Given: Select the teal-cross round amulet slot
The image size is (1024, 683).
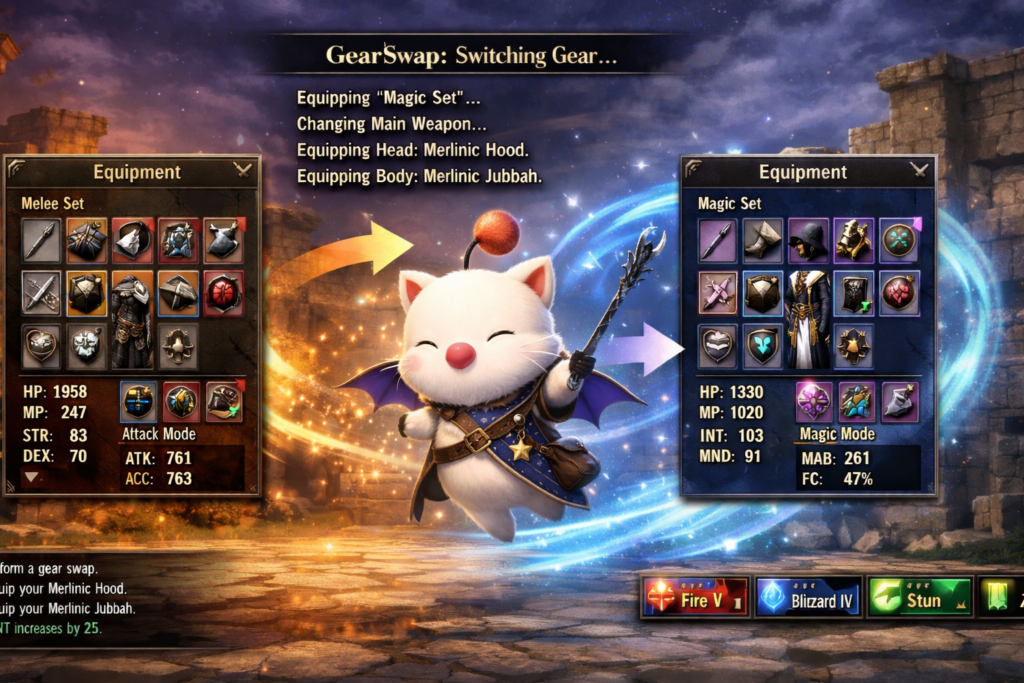Looking at the screenshot, I should [x=899, y=240].
